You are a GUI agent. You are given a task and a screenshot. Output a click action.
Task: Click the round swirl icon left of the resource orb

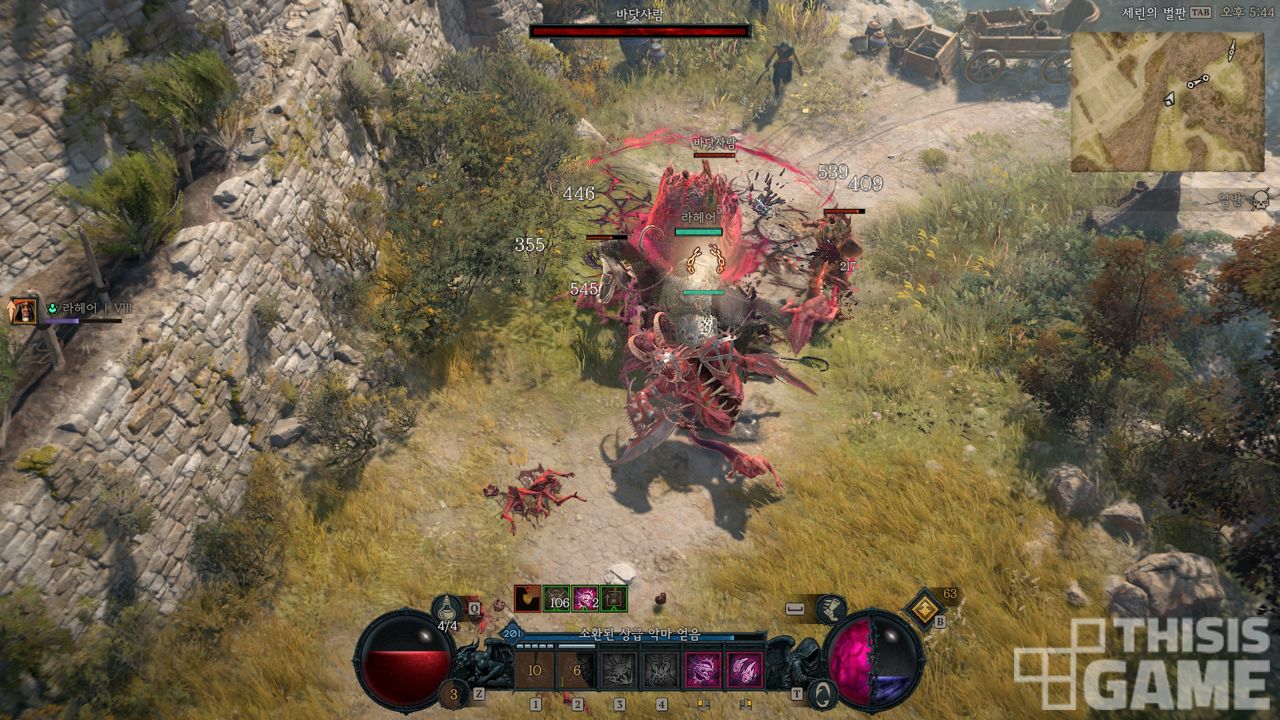(x=822, y=692)
